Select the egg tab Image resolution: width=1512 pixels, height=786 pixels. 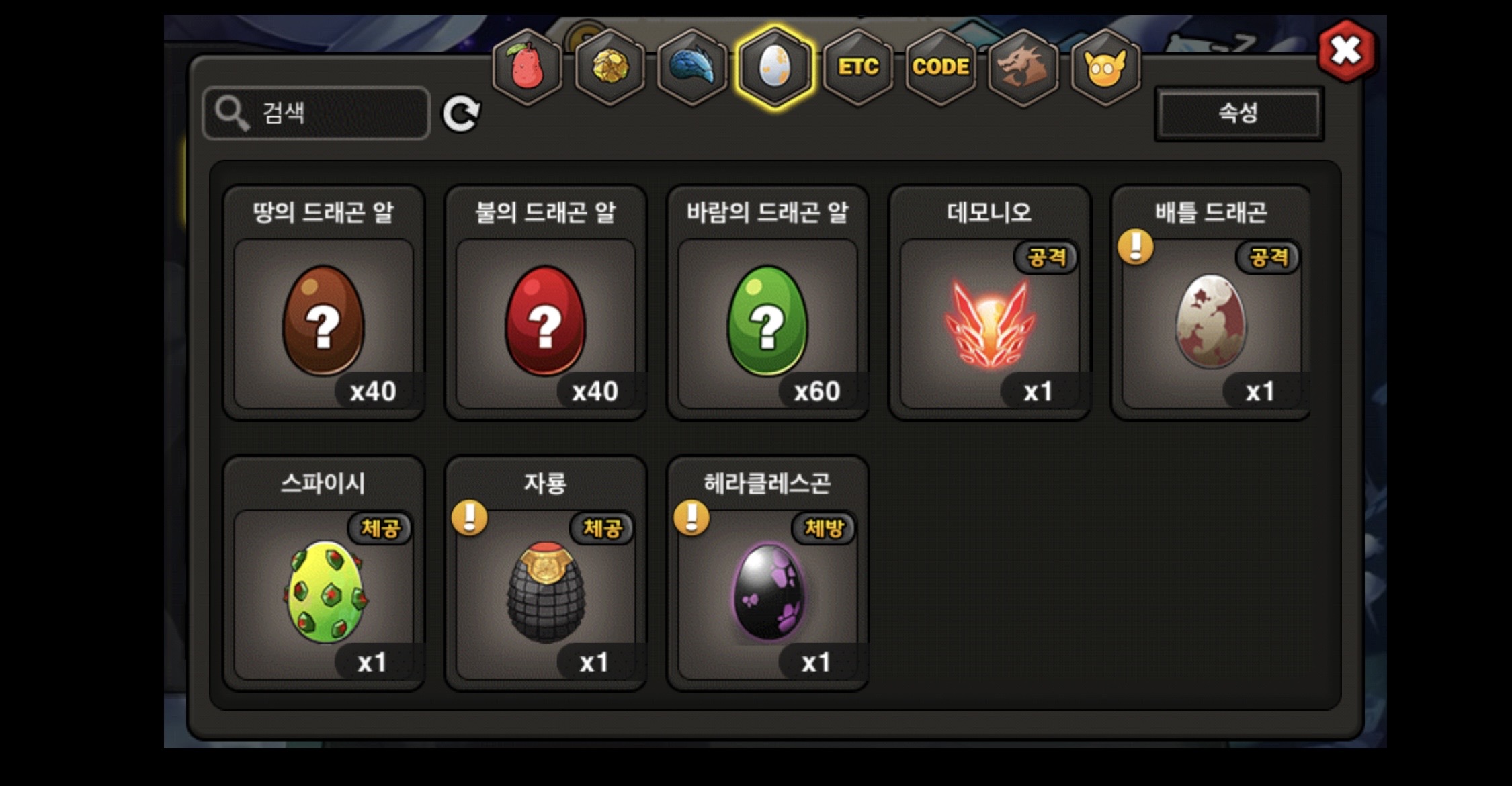click(775, 67)
